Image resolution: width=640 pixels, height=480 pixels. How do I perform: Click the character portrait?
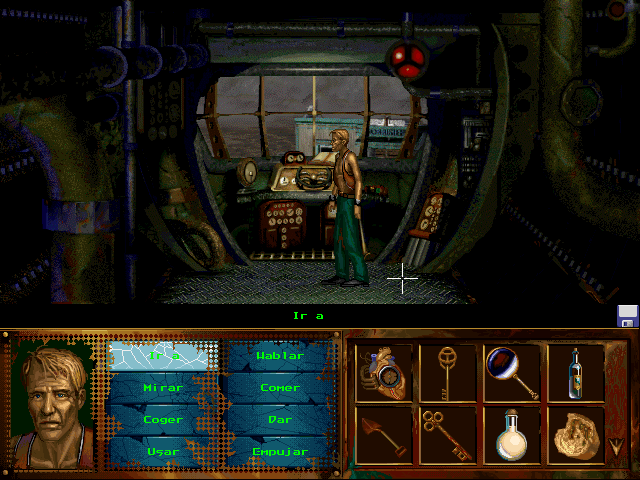[x=55, y=398]
